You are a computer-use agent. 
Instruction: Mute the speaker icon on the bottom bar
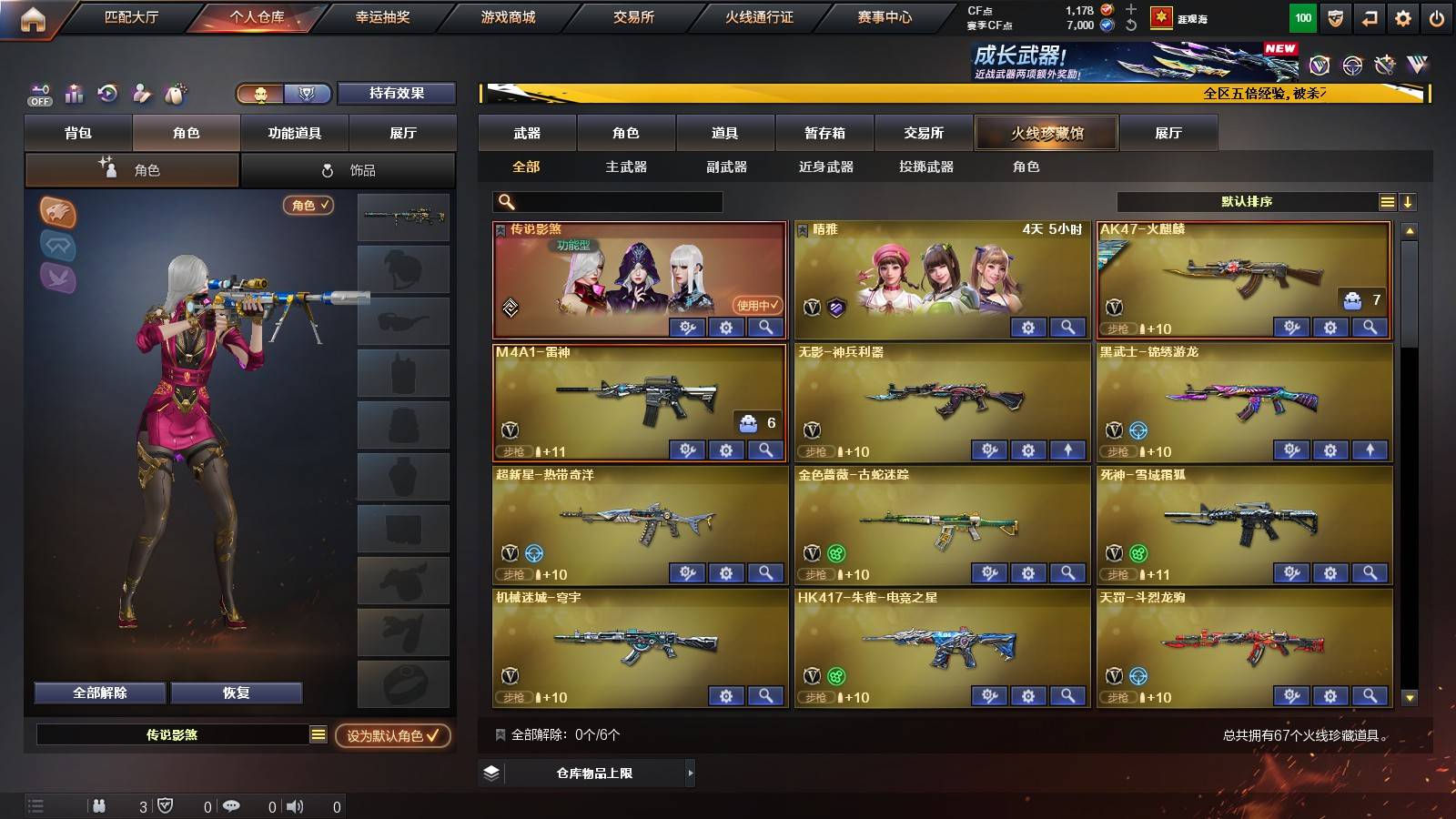(x=295, y=805)
